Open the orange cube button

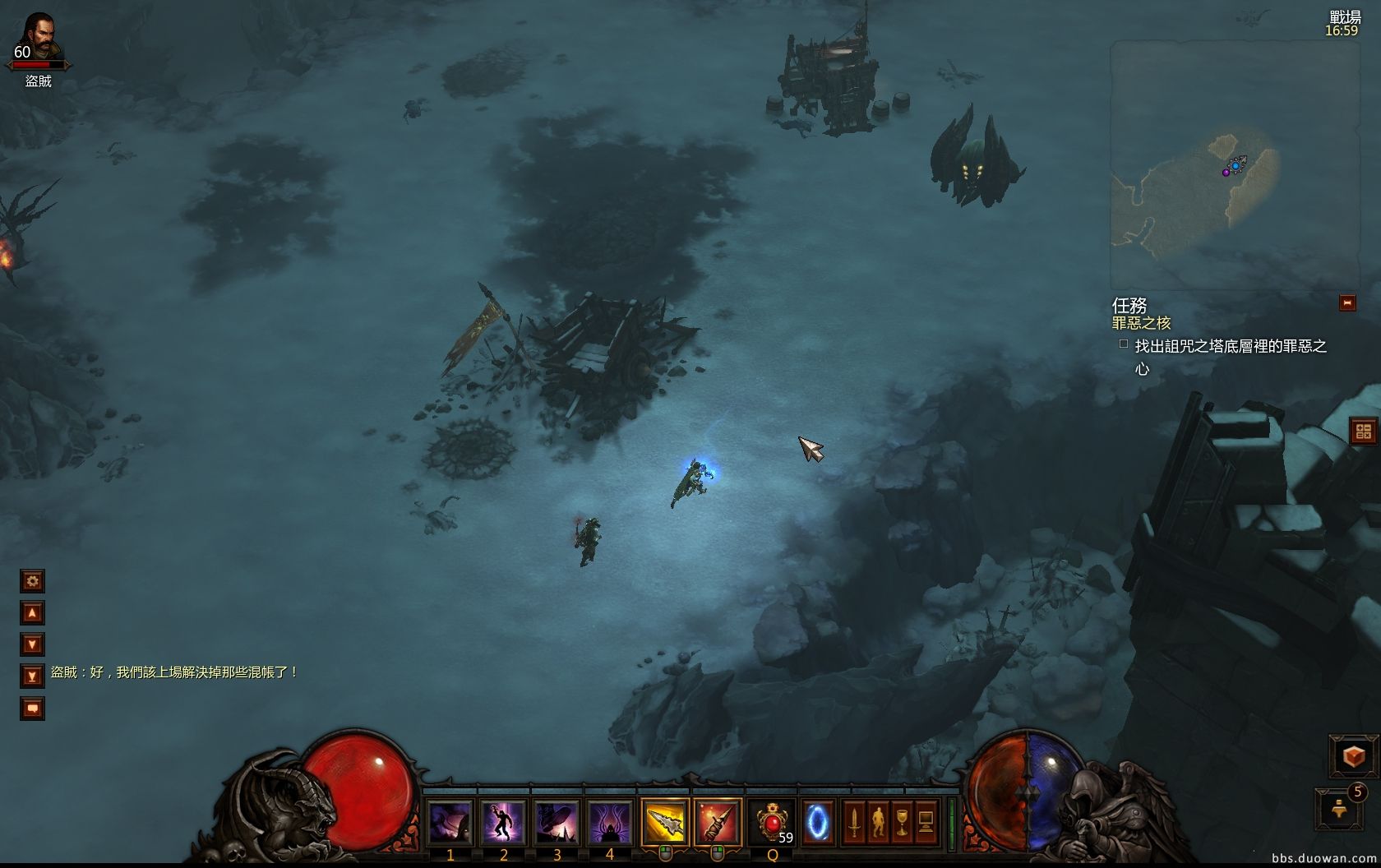pos(1353,756)
